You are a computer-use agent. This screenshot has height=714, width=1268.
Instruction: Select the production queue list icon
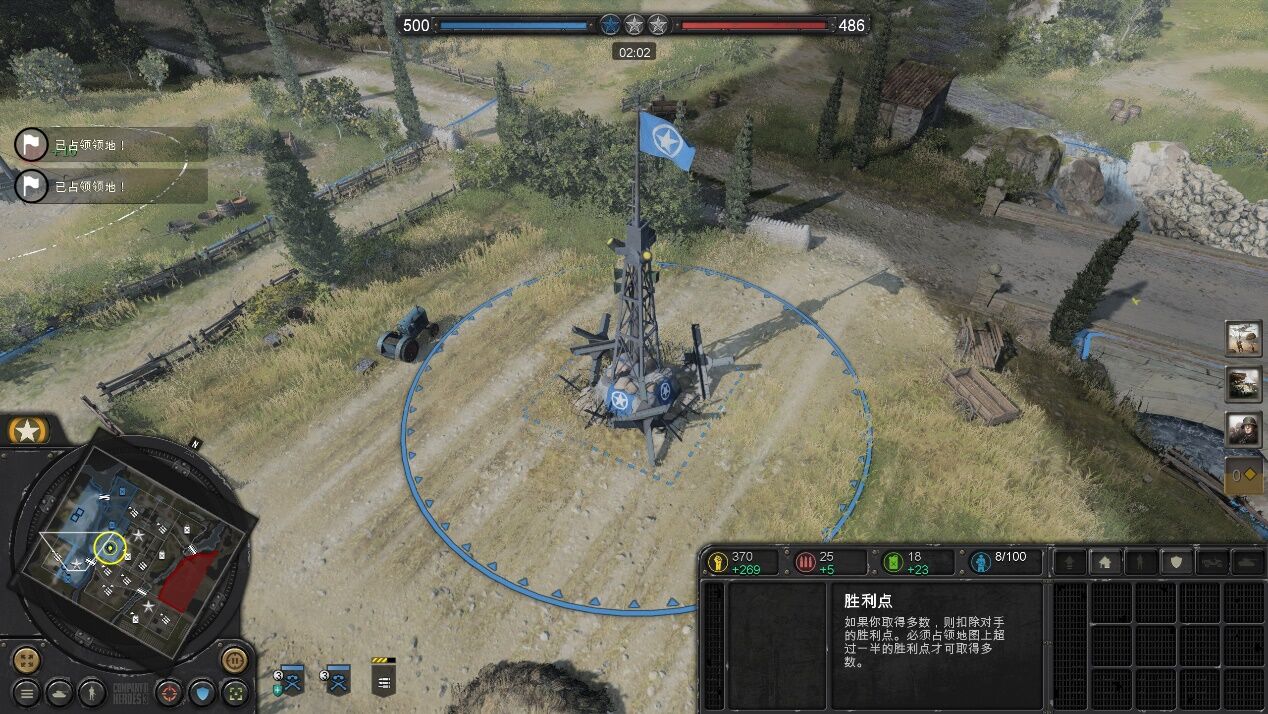(384, 680)
